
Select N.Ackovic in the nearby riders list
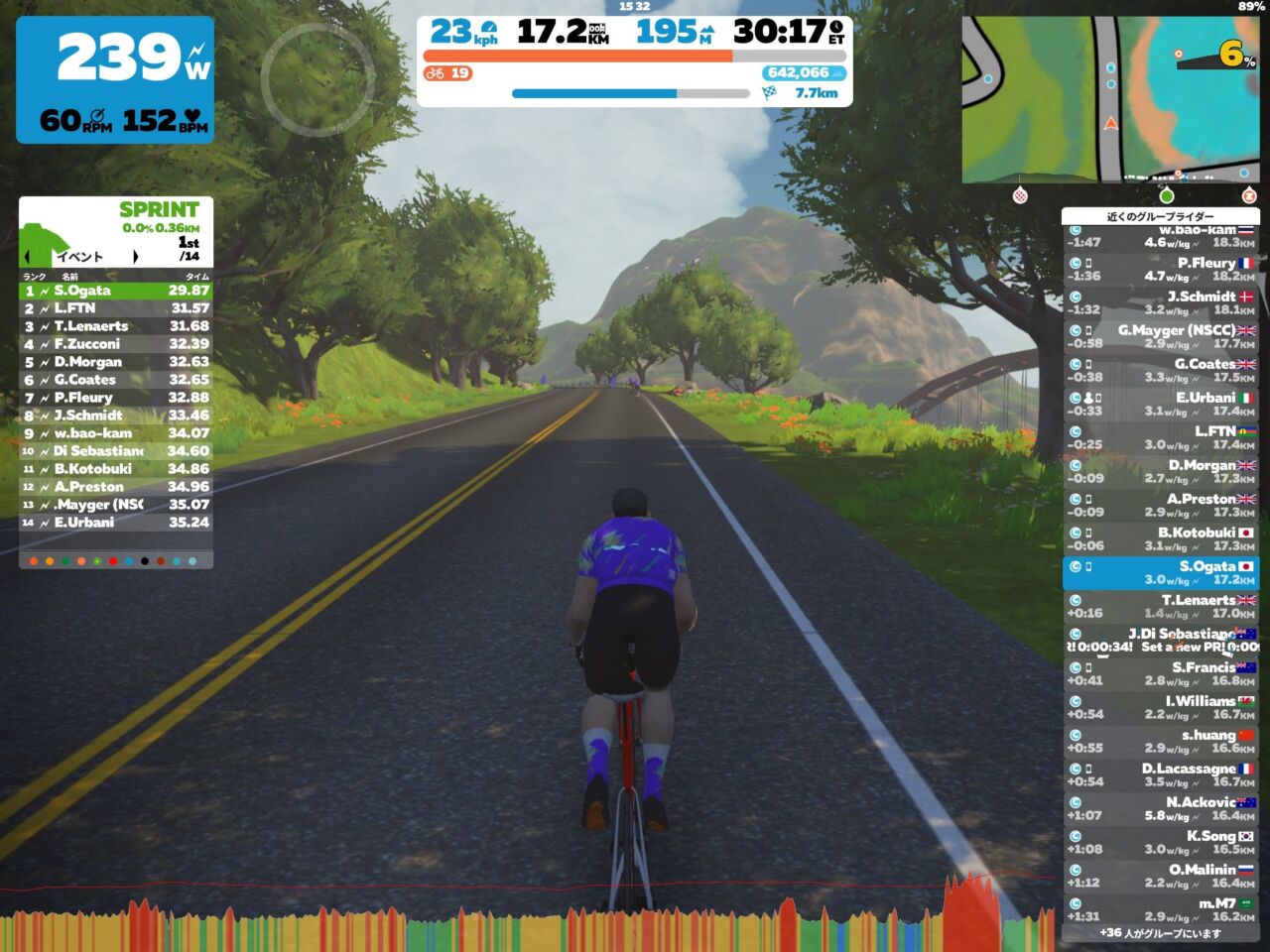click(x=1160, y=808)
